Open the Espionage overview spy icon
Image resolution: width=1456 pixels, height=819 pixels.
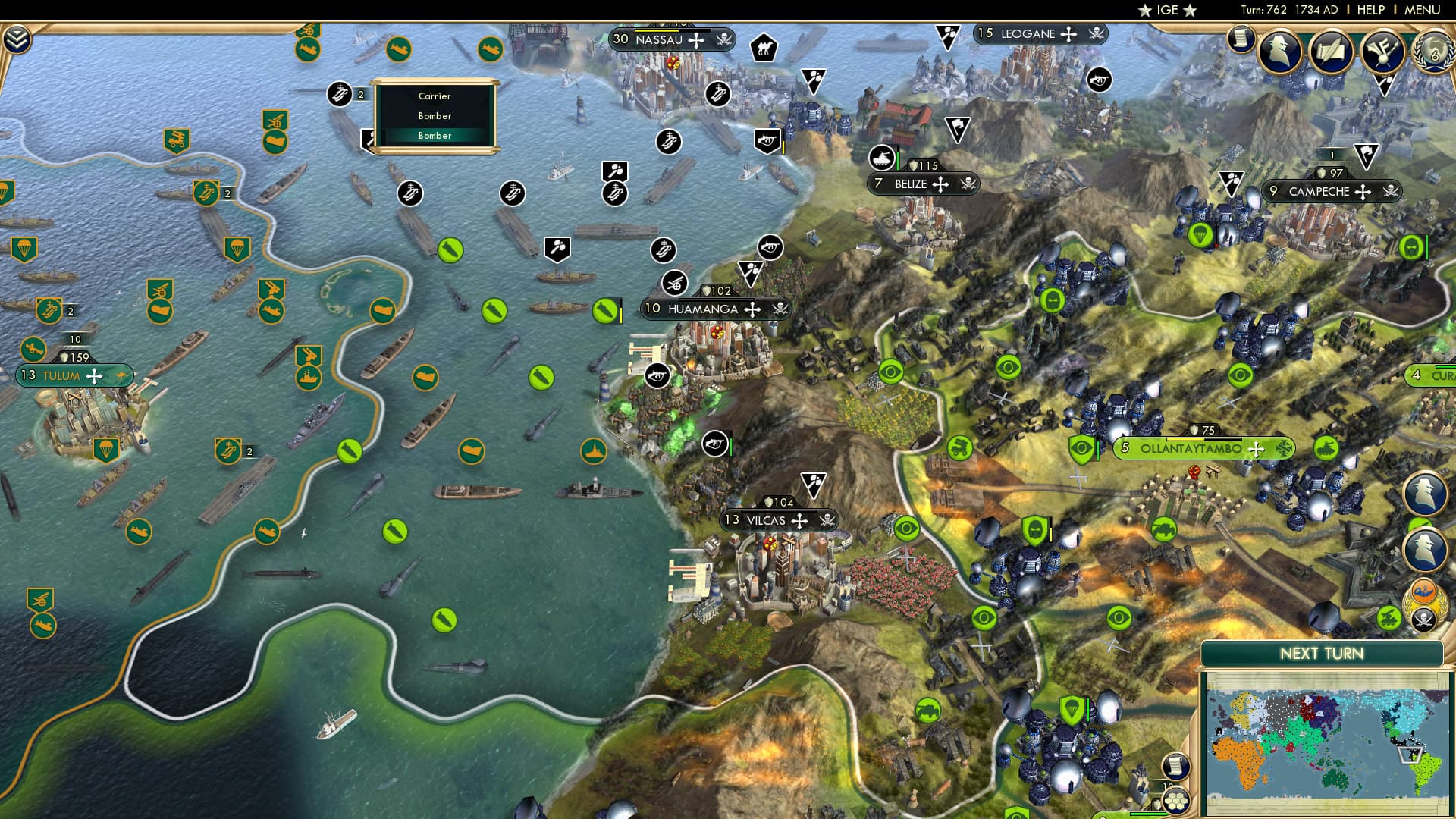tap(1279, 52)
